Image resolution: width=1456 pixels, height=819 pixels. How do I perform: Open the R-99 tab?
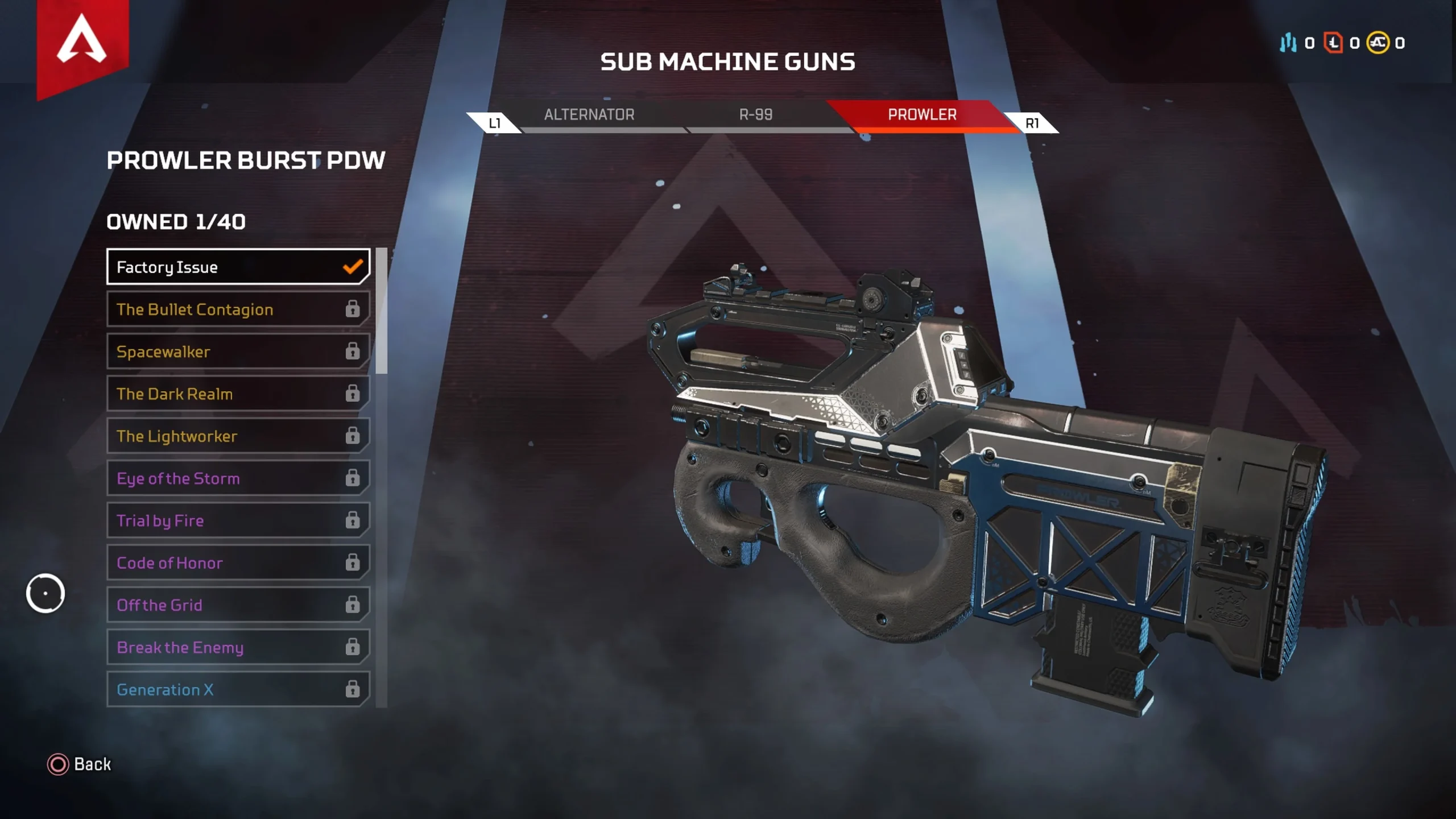[755, 115]
